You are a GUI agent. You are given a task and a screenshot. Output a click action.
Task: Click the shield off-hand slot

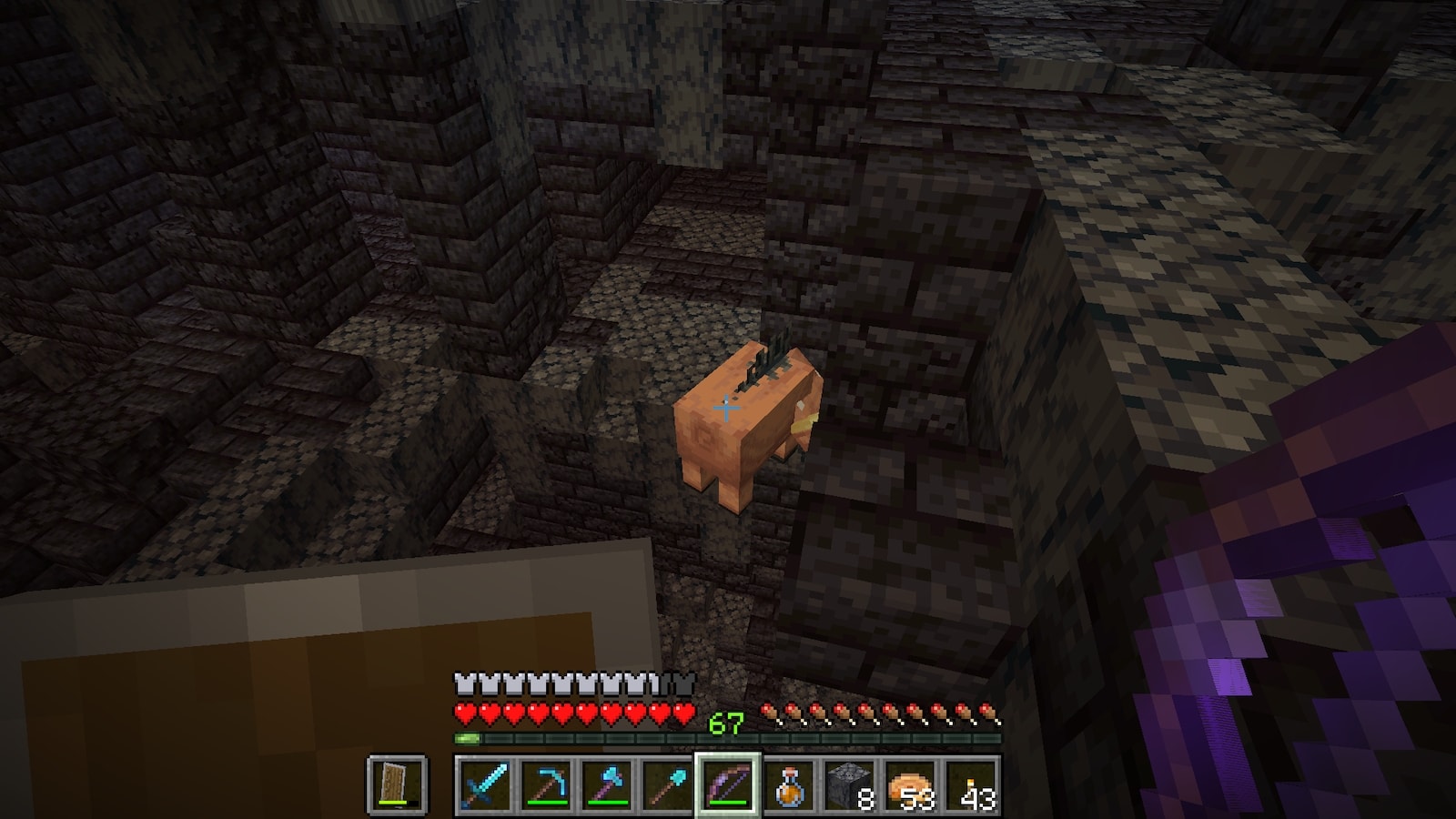coord(398,784)
